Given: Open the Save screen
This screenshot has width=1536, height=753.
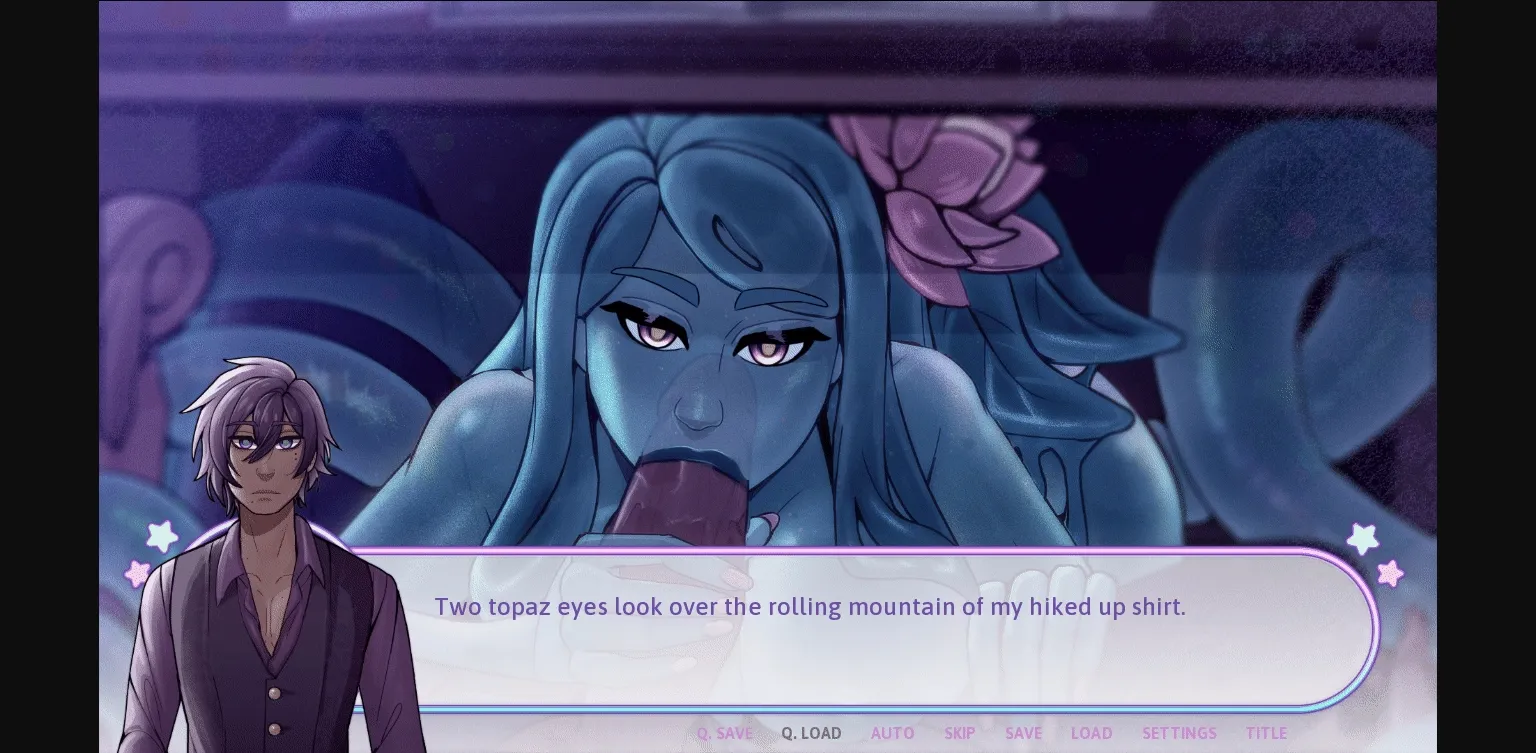Looking at the screenshot, I should pyautogui.click(x=1023, y=733).
